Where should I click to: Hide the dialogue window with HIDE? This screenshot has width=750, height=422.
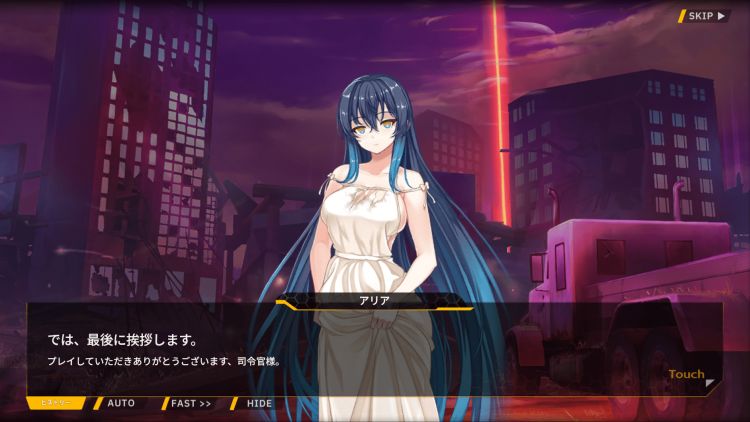(x=258, y=403)
